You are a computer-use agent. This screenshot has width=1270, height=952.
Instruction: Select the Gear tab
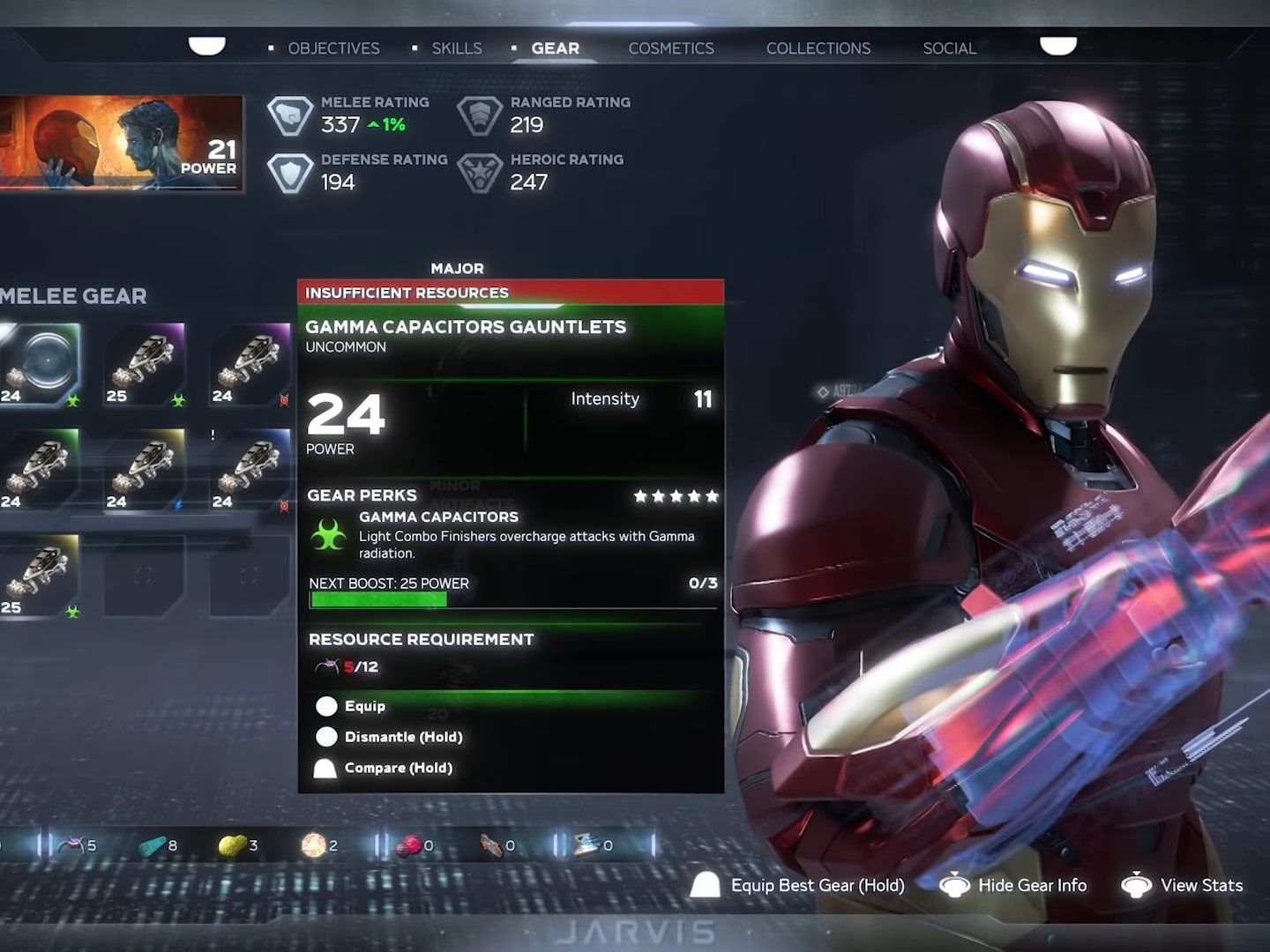click(555, 48)
